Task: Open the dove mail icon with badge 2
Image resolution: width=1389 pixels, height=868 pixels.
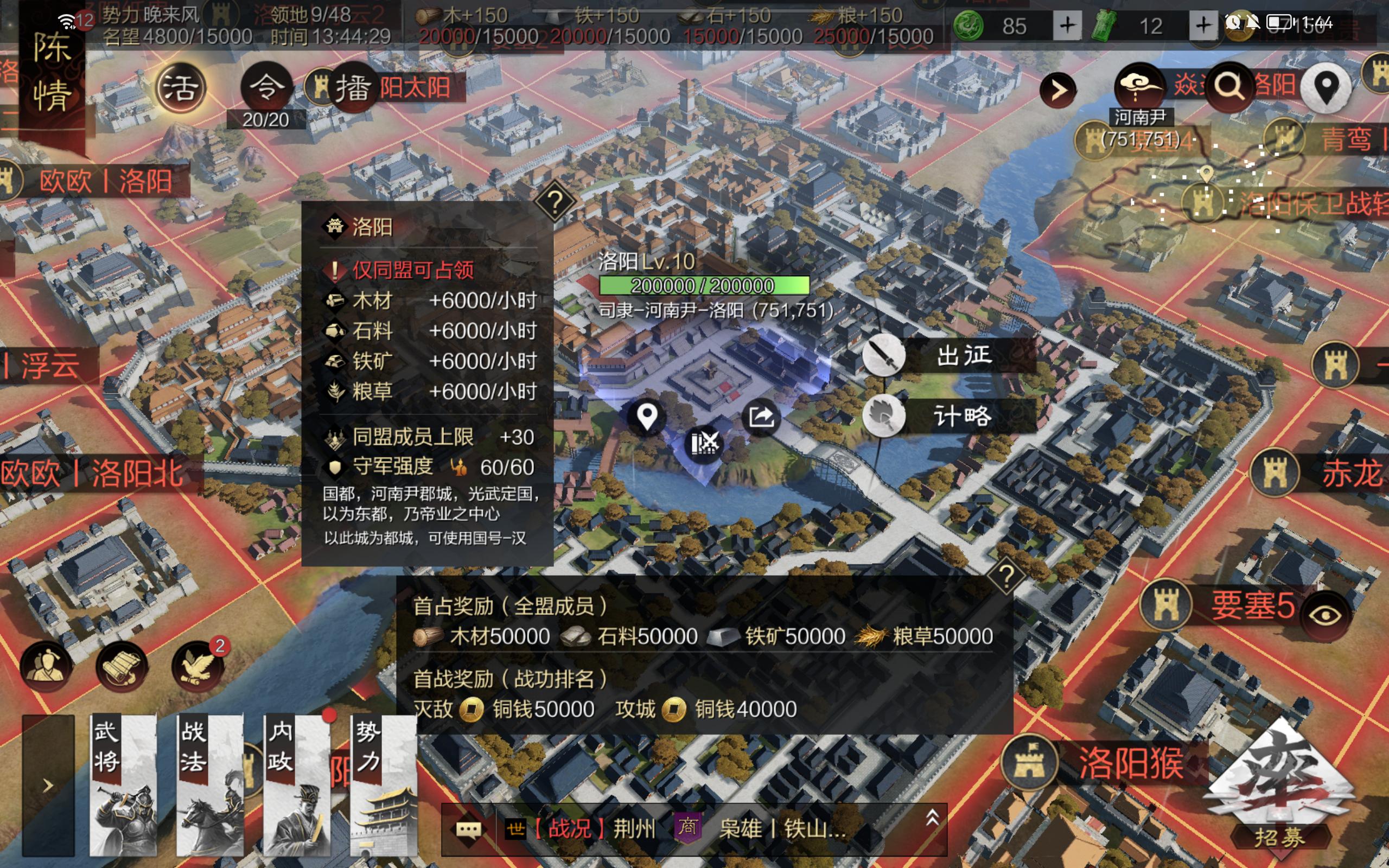Action: (x=198, y=666)
